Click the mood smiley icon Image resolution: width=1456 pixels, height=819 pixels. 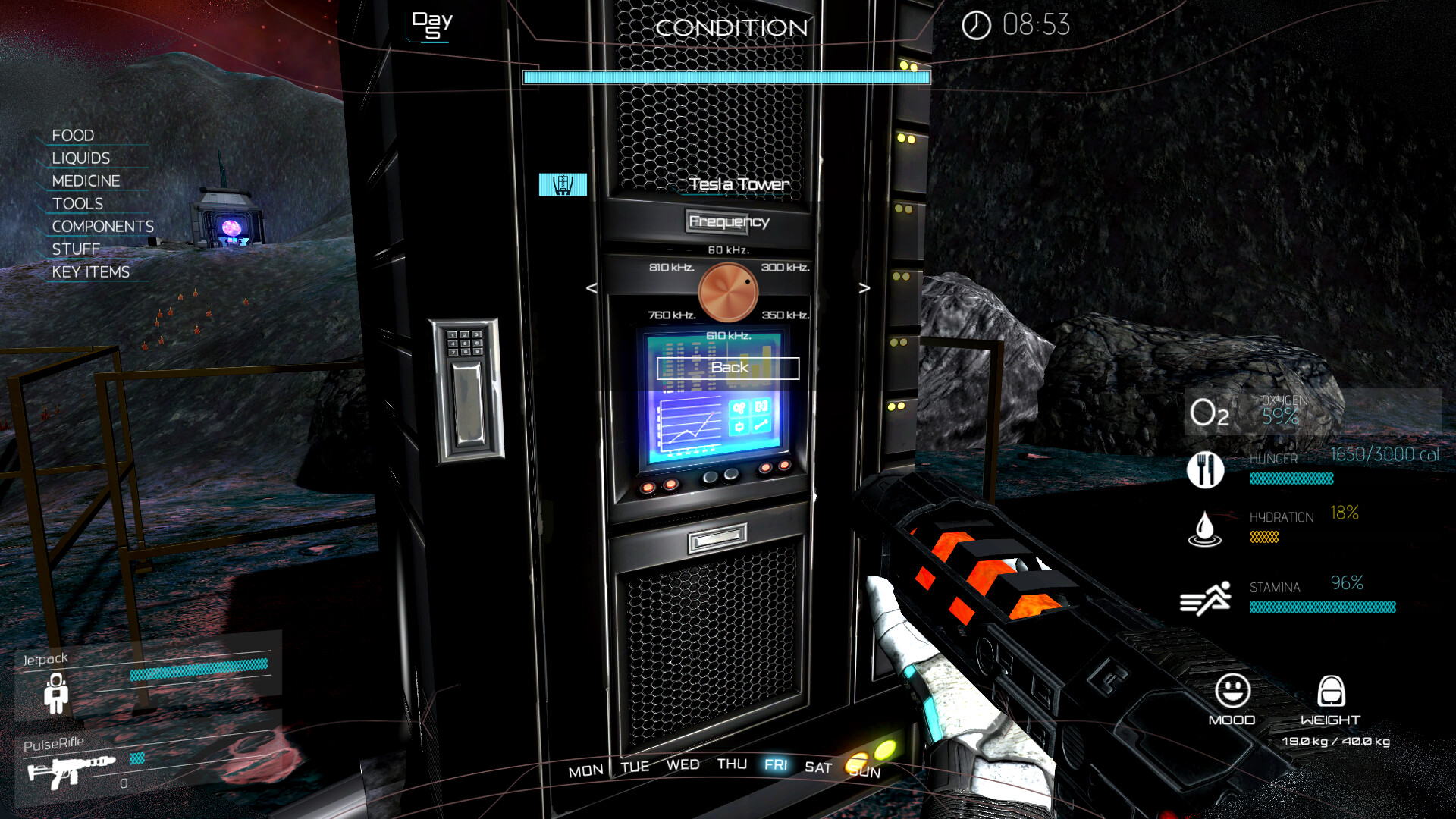click(1232, 692)
